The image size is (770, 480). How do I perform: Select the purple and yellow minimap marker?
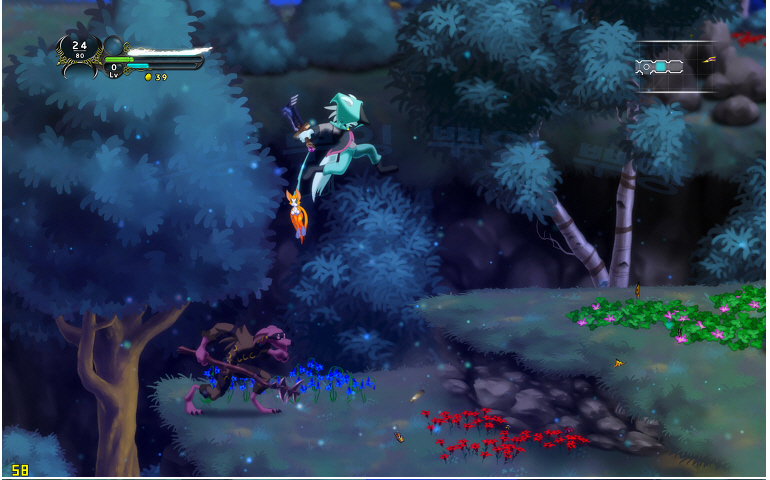pos(709,60)
